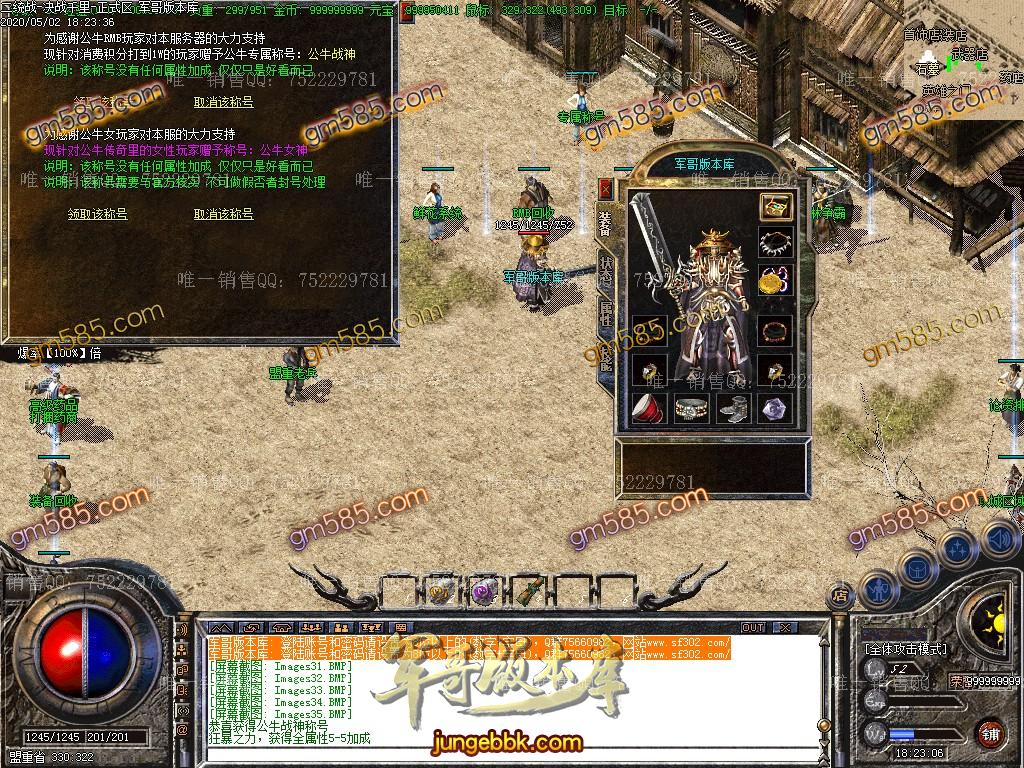Open the shop with the 店 button

840,595
